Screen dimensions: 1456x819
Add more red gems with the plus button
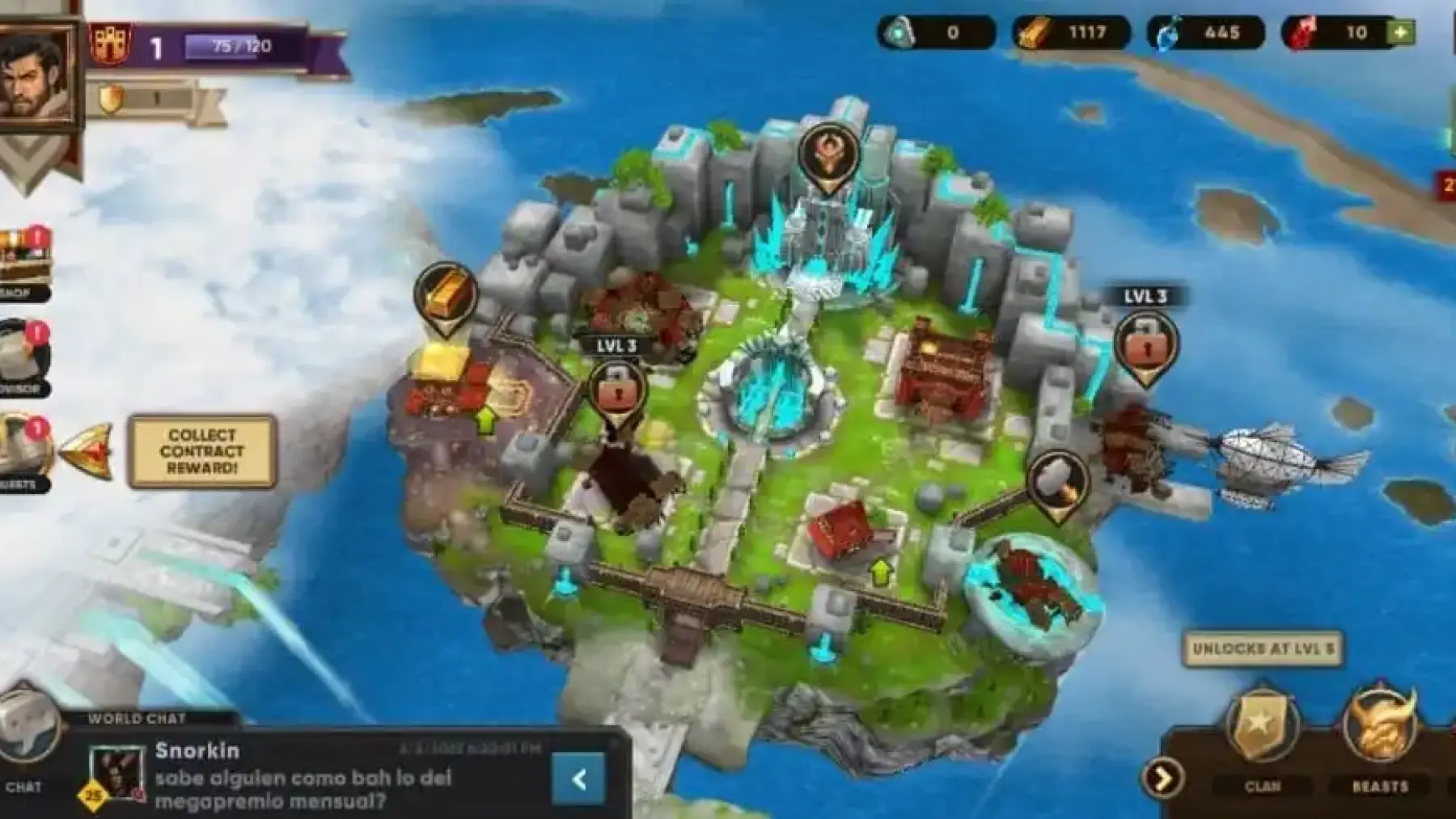pos(1401,32)
